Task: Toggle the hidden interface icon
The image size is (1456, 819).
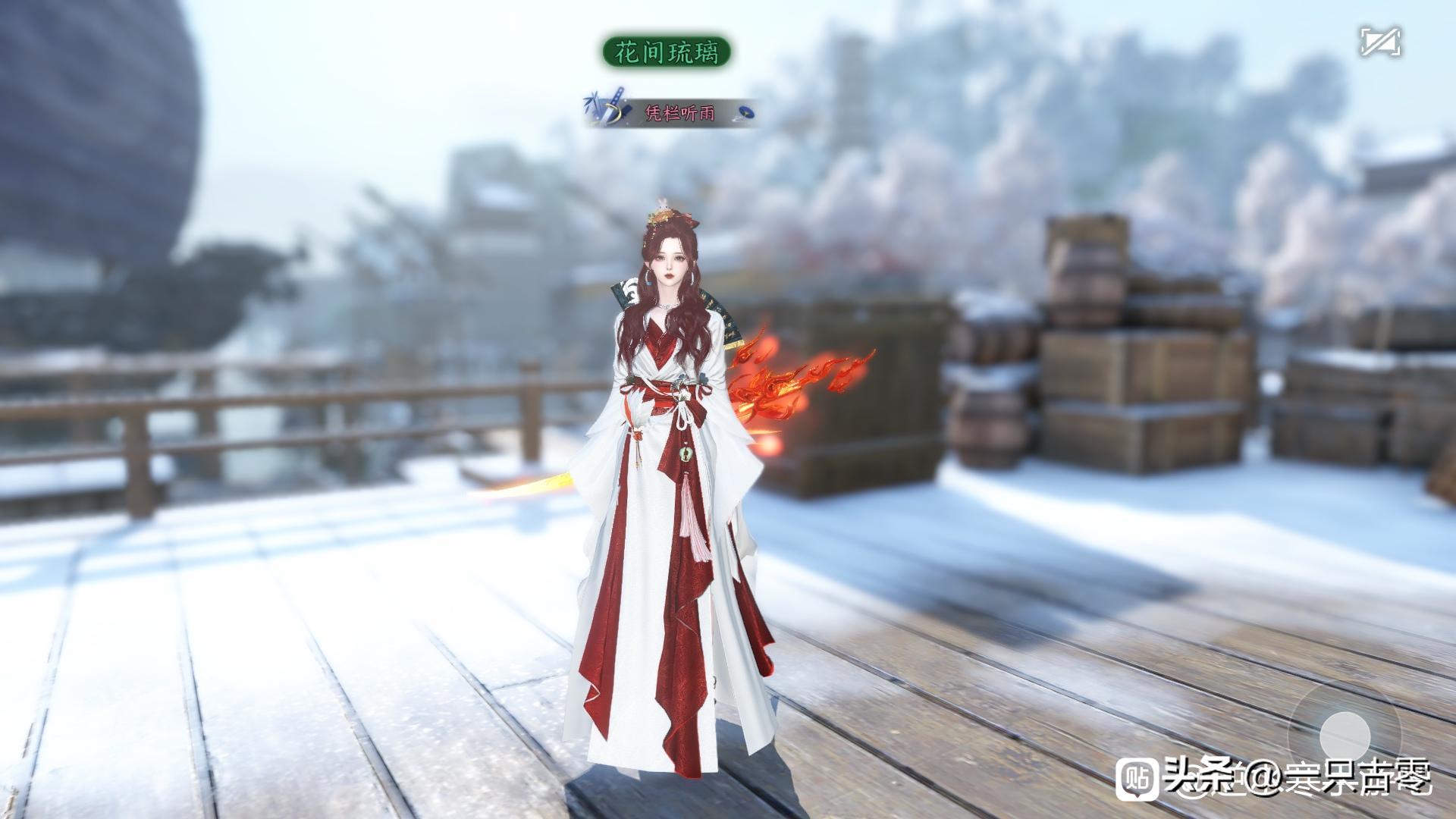Action: (x=1379, y=42)
